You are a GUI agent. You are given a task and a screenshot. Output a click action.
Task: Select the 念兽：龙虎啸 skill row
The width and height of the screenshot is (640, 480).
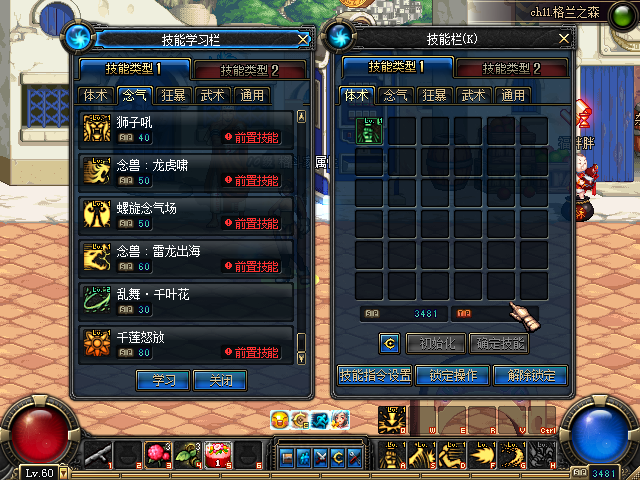click(187, 172)
